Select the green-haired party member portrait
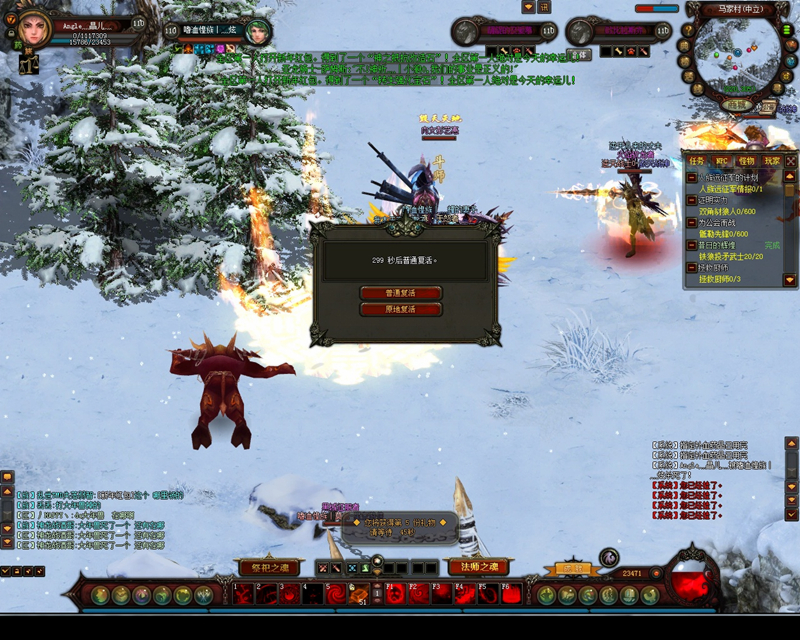The height and width of the screenshot is (640, 800). coord(258,32)
